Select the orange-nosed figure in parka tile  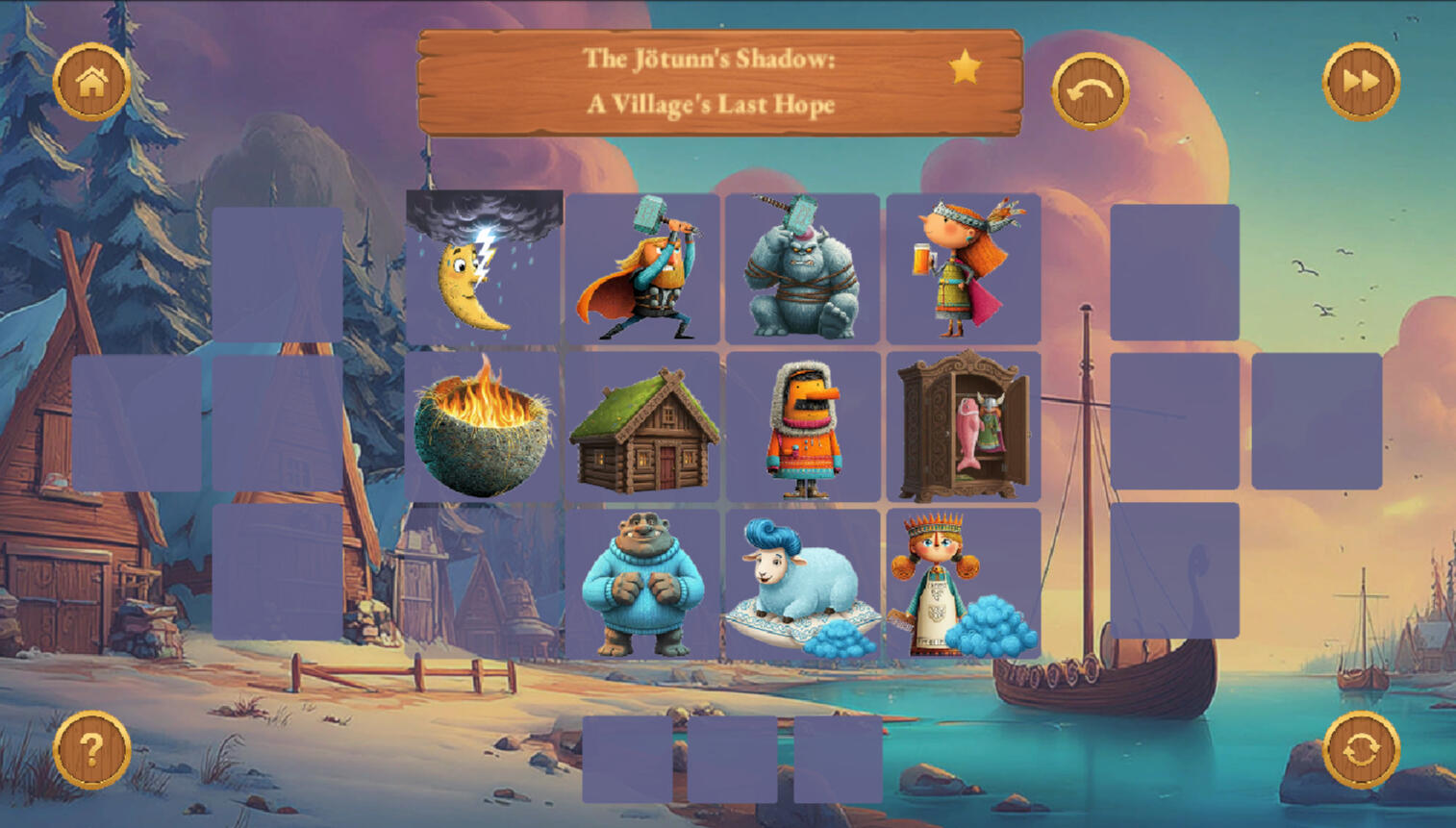coord(803,426)
